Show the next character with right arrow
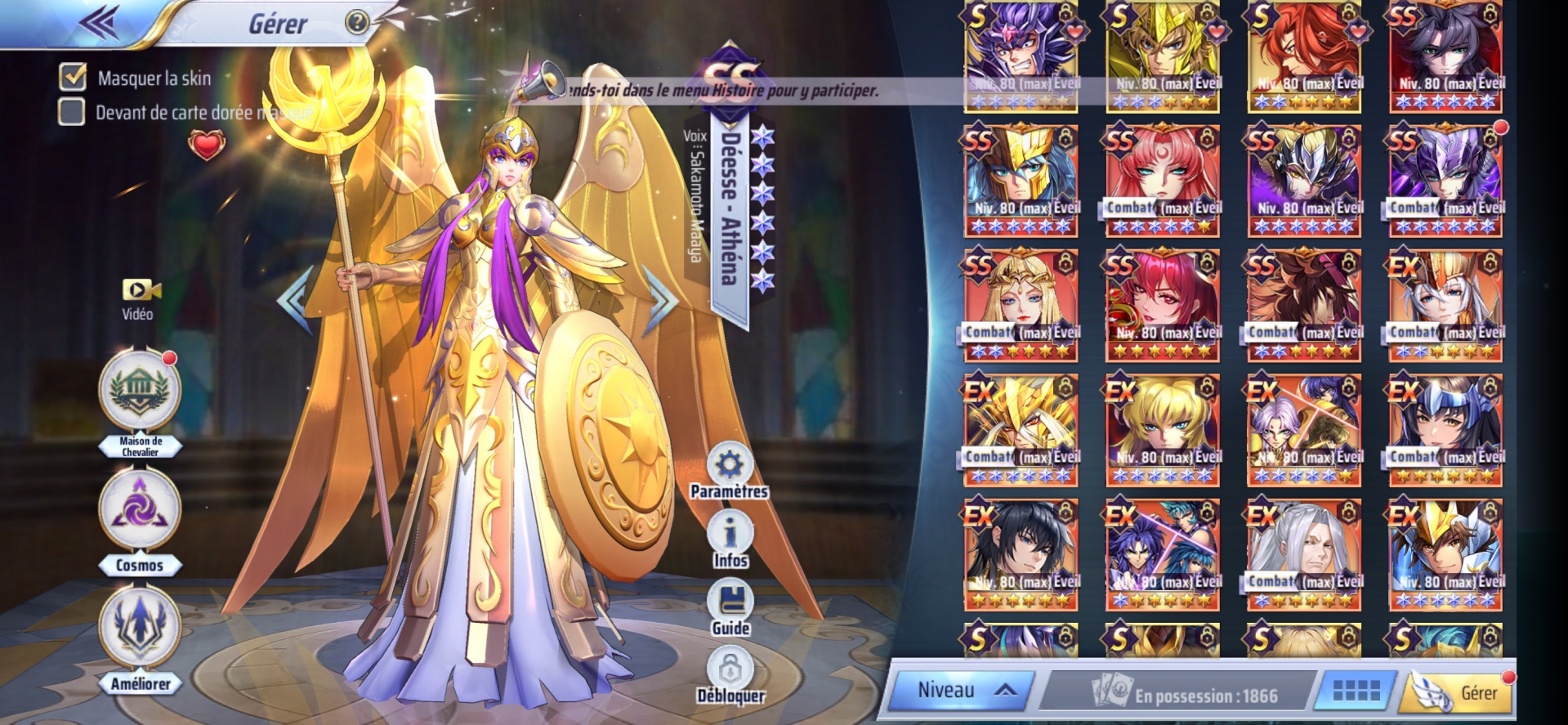 click(x=660, y=300)
